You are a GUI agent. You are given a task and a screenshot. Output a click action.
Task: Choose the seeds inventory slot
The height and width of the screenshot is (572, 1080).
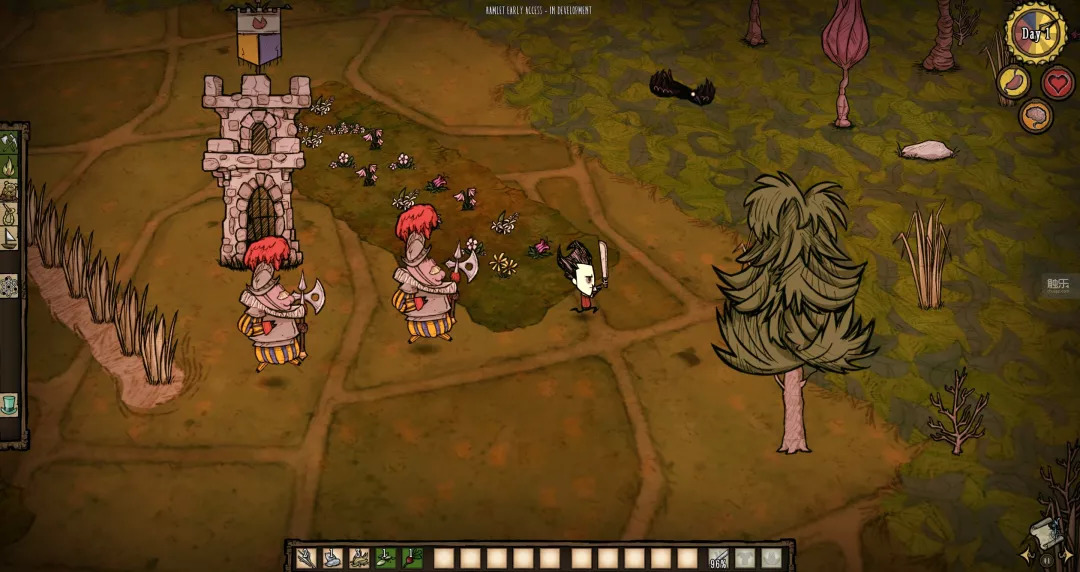click(x=386, y=558)
